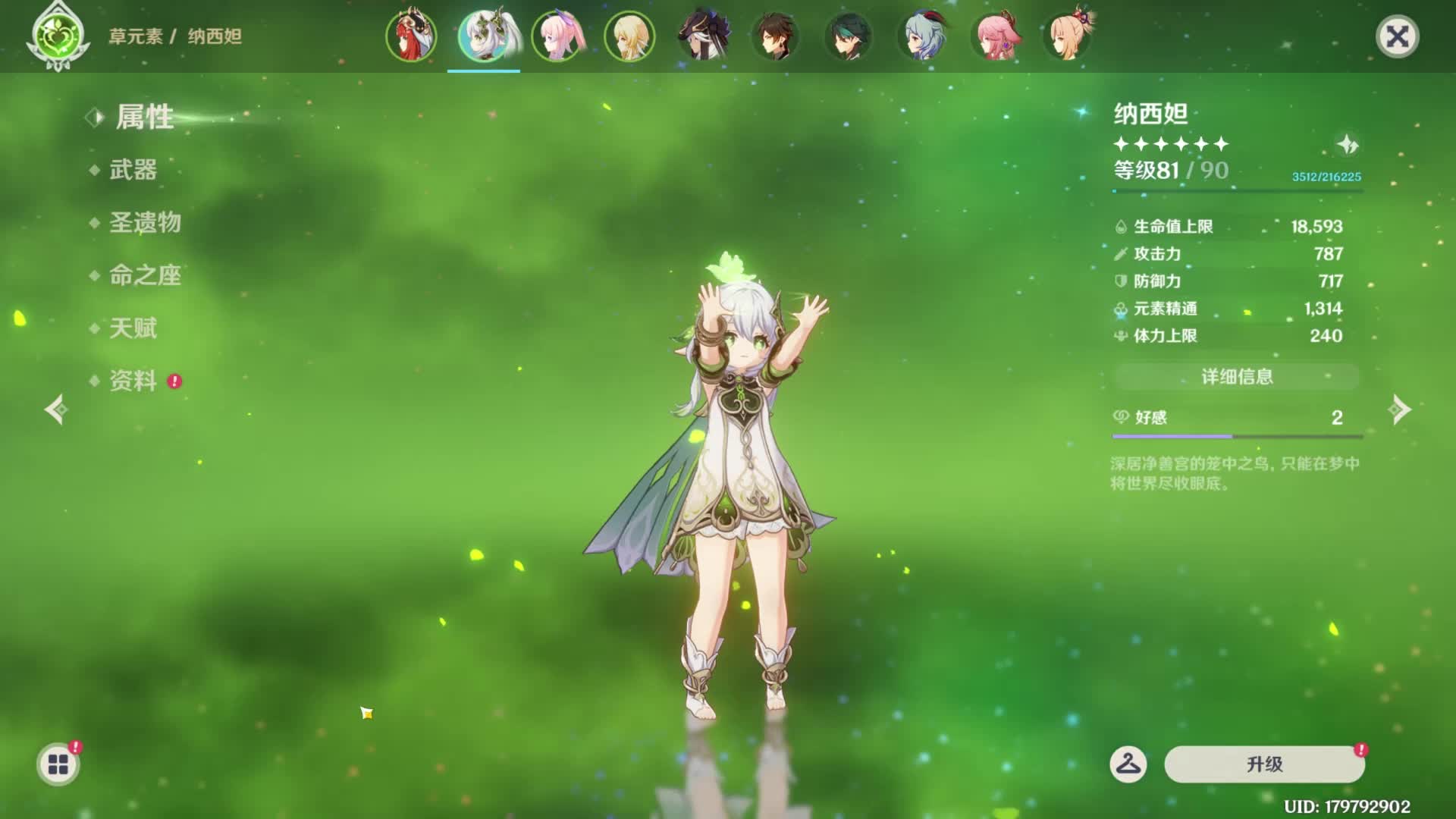
Task: Select the 圣遗物 (artifacts) menu entry
Action: [145, 223]
